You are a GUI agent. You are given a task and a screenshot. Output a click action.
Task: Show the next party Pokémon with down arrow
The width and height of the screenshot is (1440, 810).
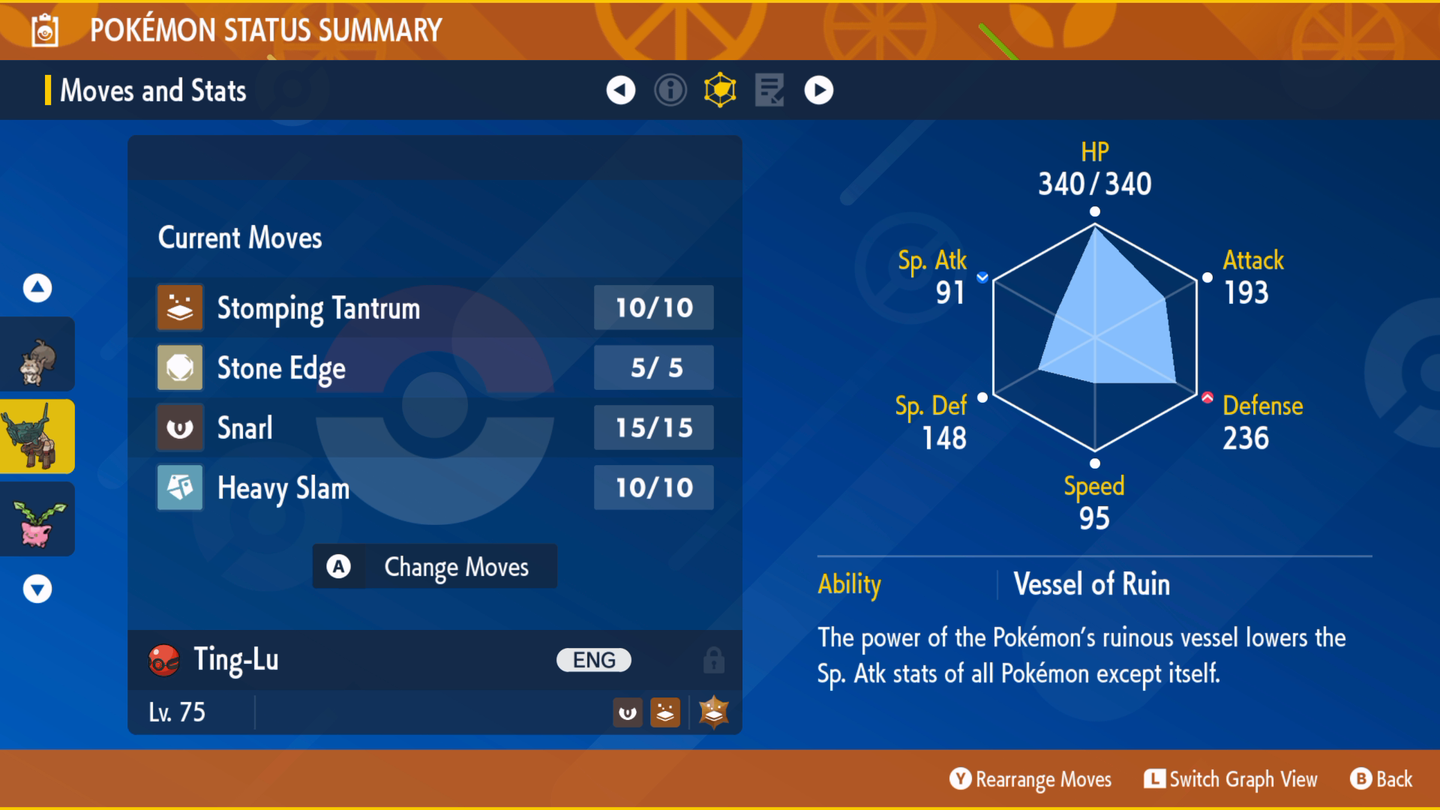tap(38, 588)
